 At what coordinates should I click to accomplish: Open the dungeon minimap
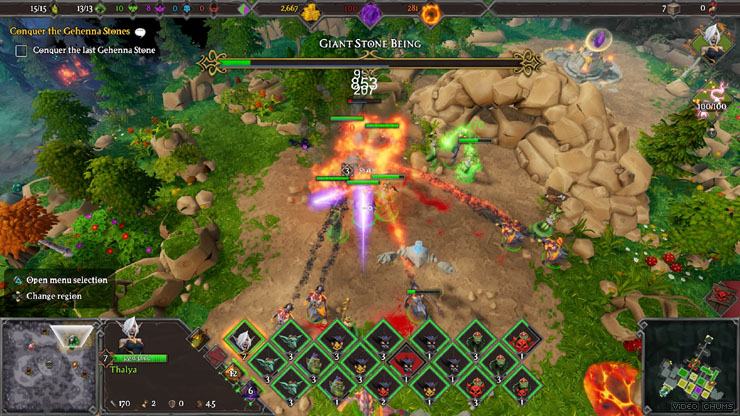point(689,366)
